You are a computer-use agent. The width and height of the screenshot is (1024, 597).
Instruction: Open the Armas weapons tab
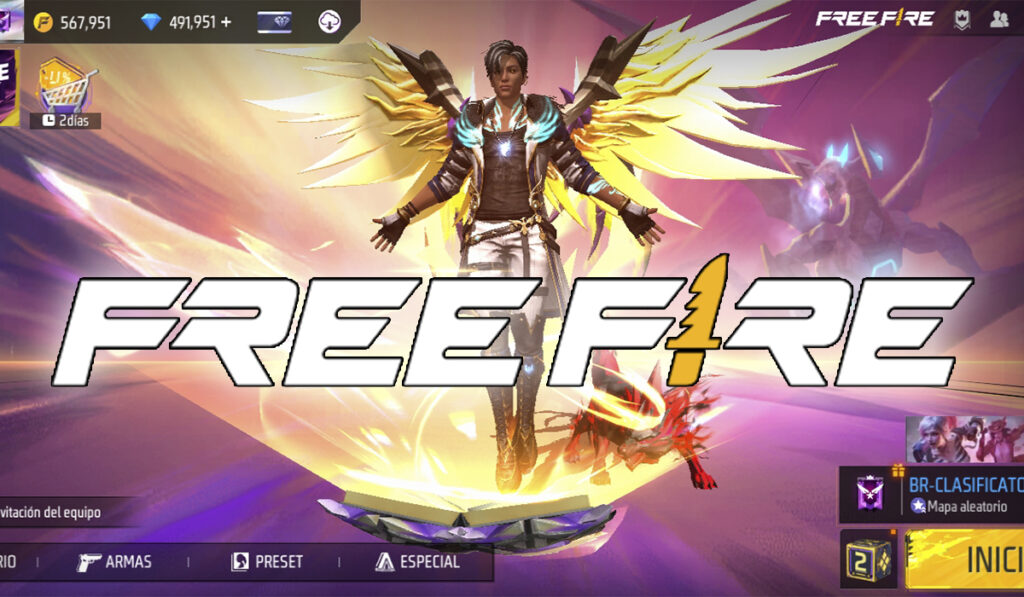(115, 561)
